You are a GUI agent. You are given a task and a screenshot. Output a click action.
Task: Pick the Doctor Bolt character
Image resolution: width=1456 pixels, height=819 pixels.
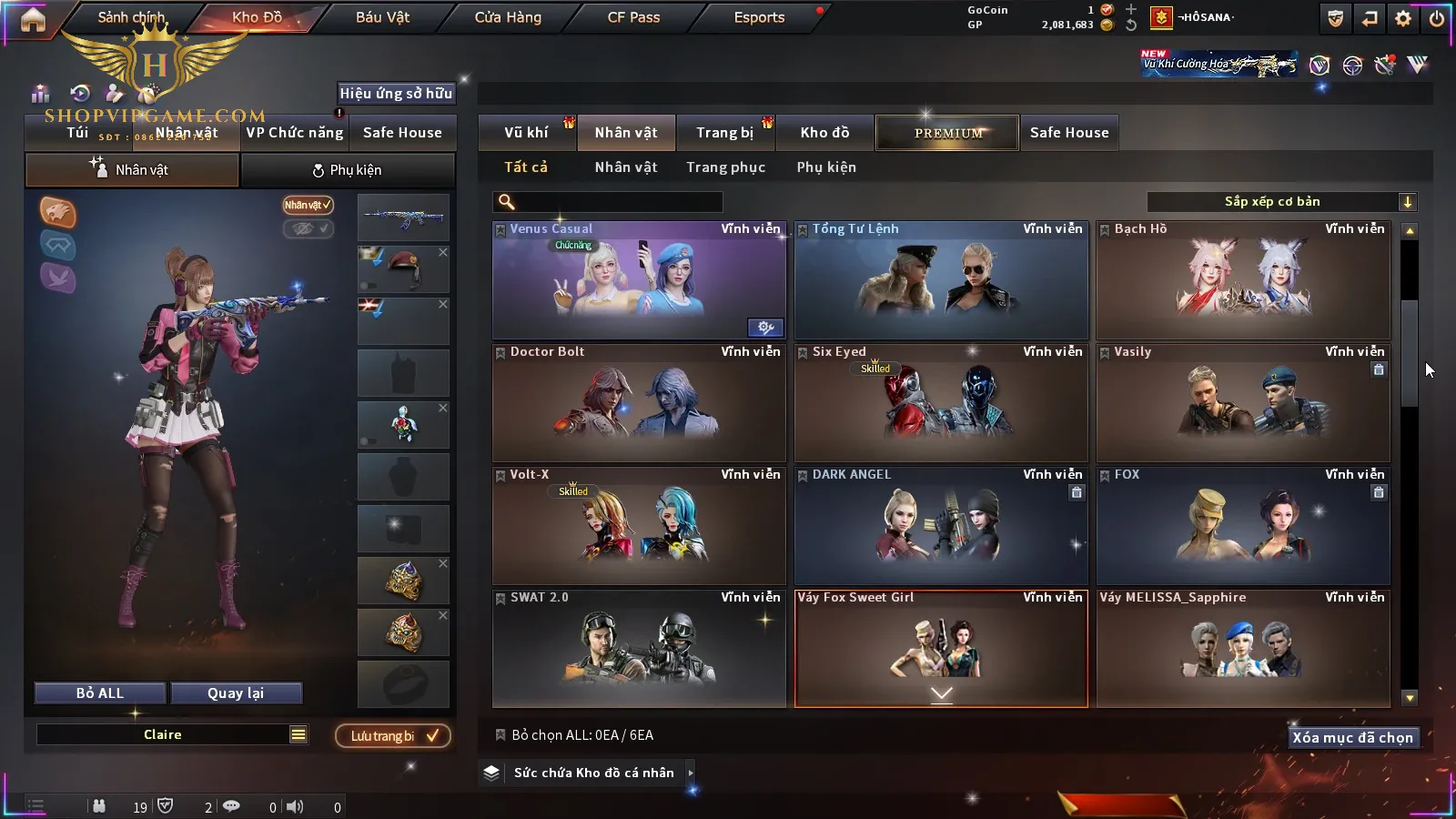click(639, 403)
